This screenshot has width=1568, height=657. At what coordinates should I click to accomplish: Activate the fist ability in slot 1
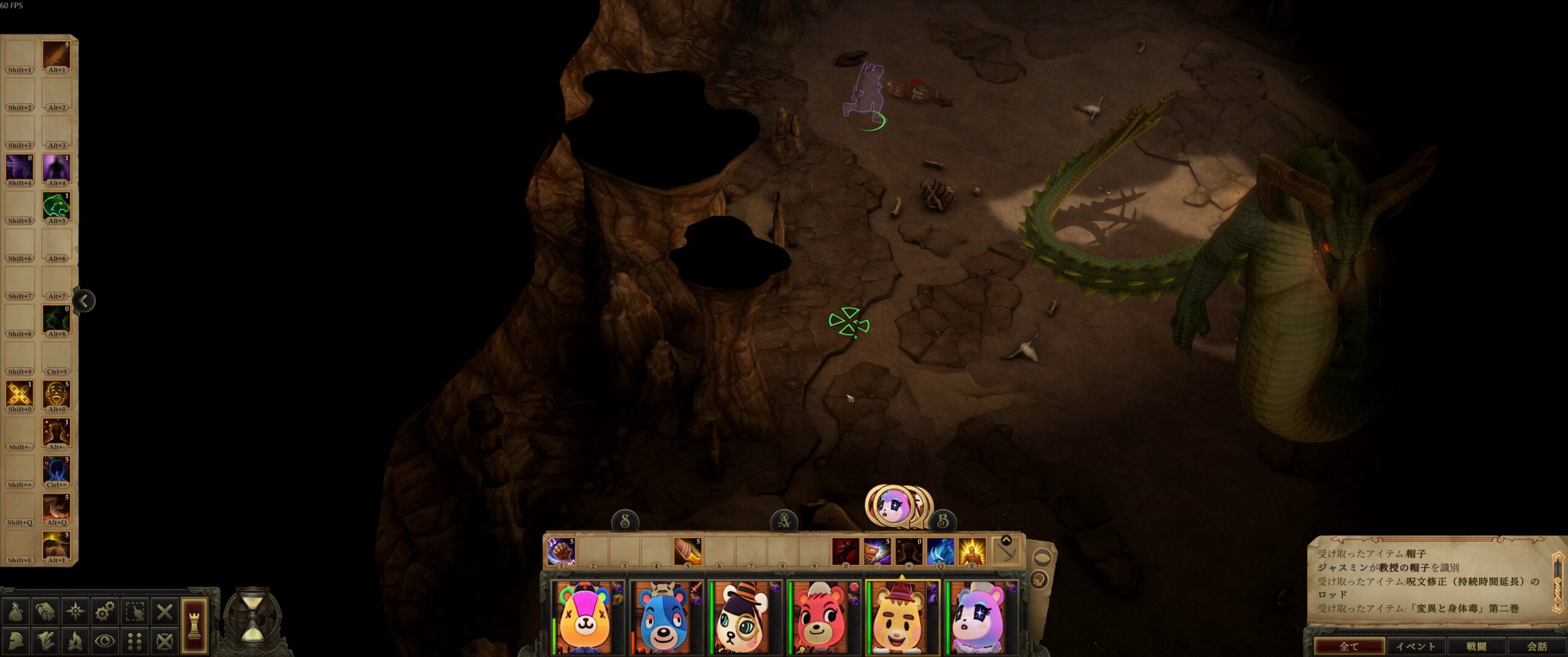(560, 551)
